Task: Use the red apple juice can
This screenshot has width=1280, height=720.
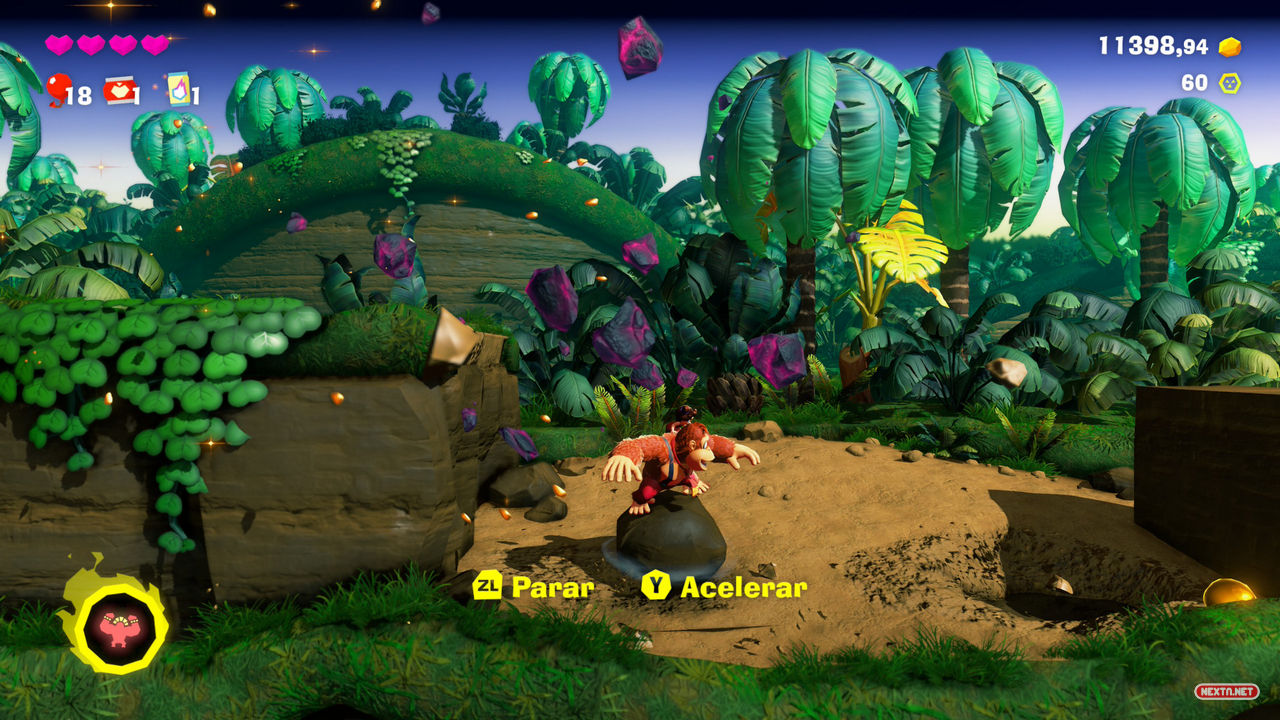Action: 119,91
